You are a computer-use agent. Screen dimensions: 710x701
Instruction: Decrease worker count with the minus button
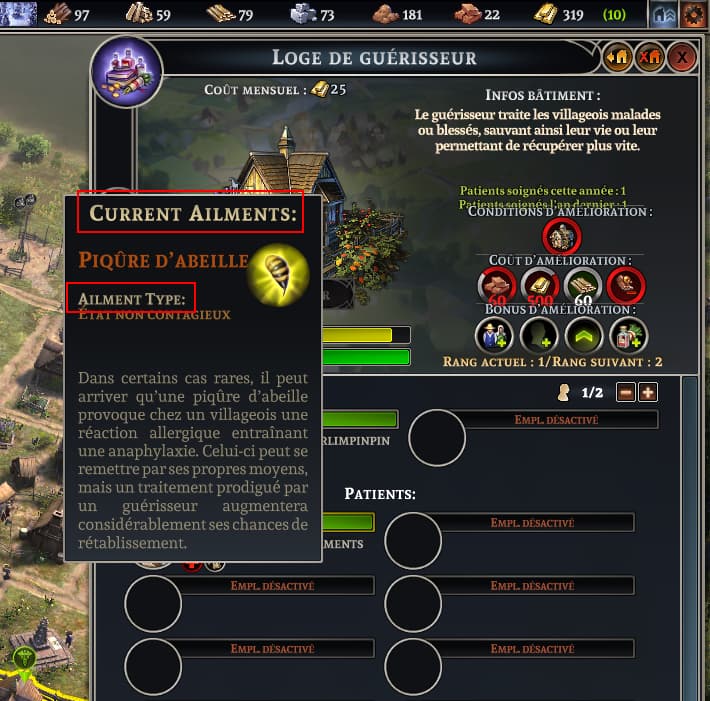point(626,392)
